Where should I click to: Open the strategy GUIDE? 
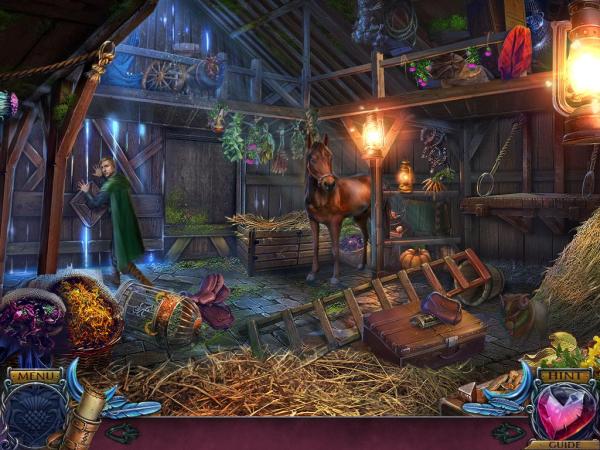pos(563,444)
